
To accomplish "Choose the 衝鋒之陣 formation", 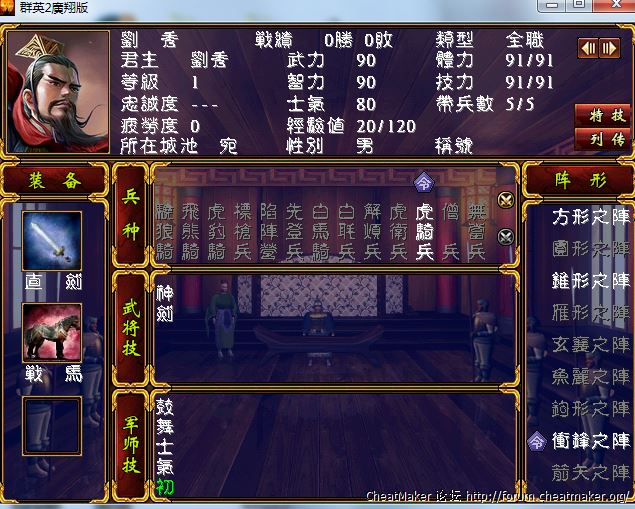I will 591,440.
